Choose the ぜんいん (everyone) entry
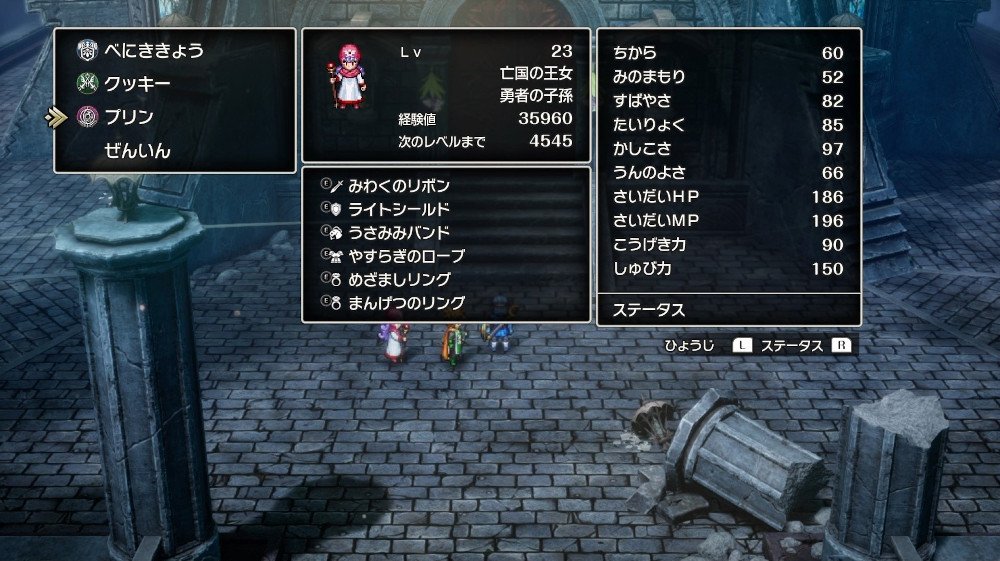Viewport: 1000px width, 561px height. point(137,151)
